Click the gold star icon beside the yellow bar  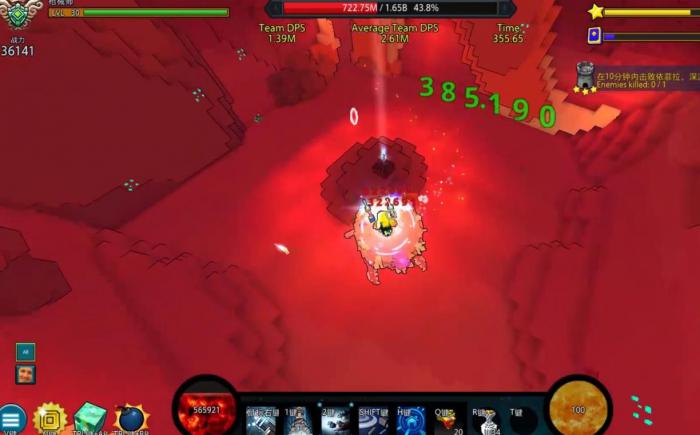pos(596,12)
